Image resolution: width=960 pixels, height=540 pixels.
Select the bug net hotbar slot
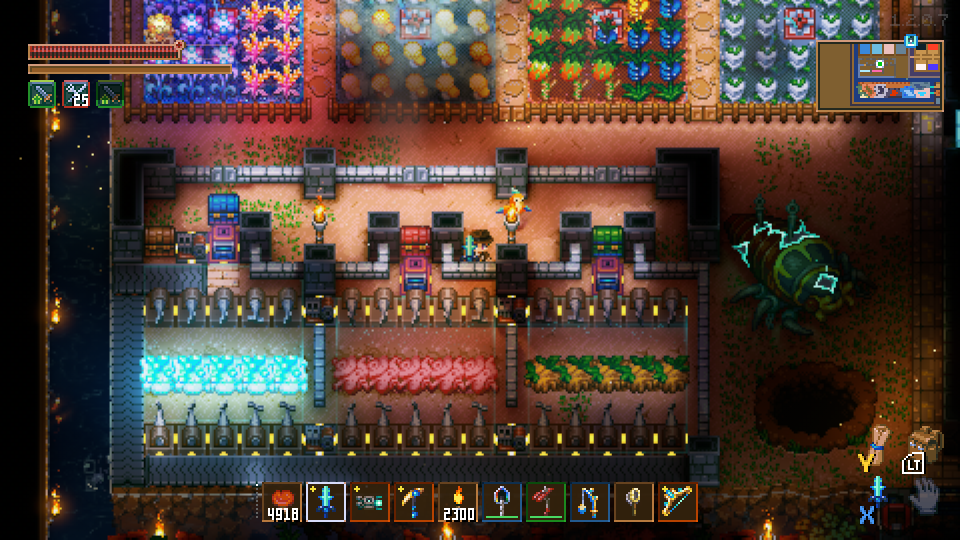[x=634, y=502]
